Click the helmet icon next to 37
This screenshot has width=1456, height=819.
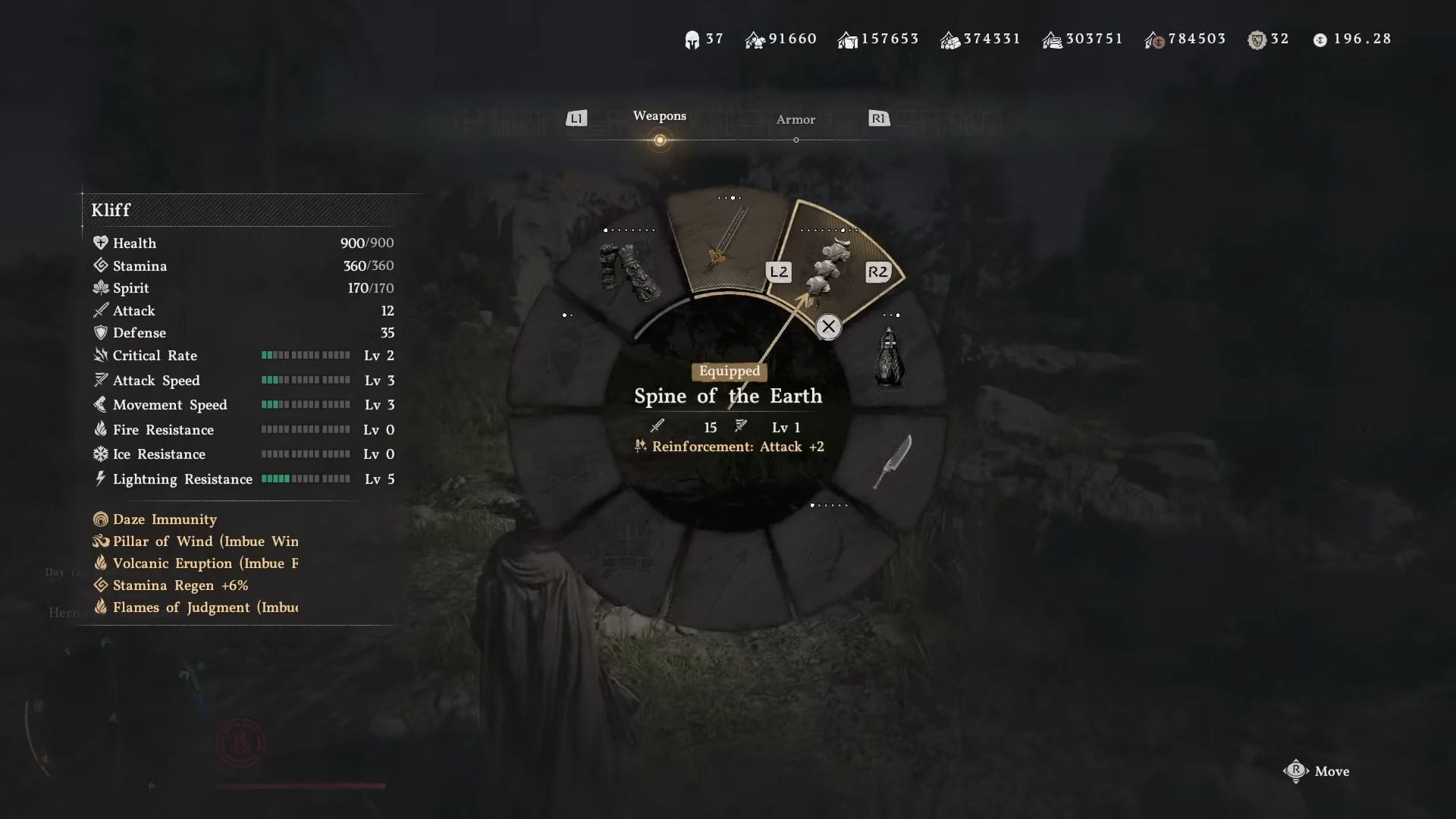click(692, 38)
